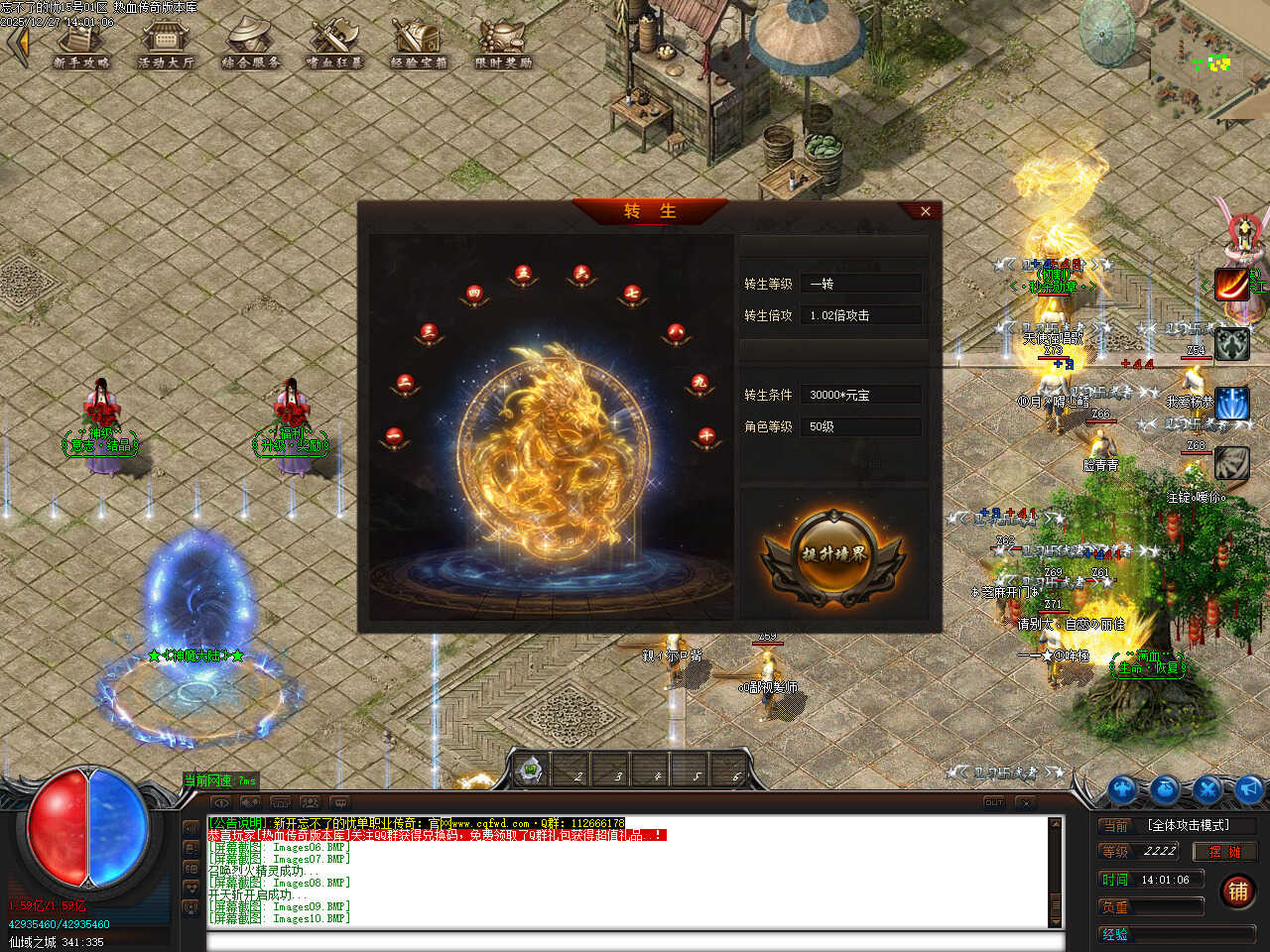This screenshot has height=952, width=1270.
Task: Activate the blue ice spikes skill icon
Action: click(1232, 404)
